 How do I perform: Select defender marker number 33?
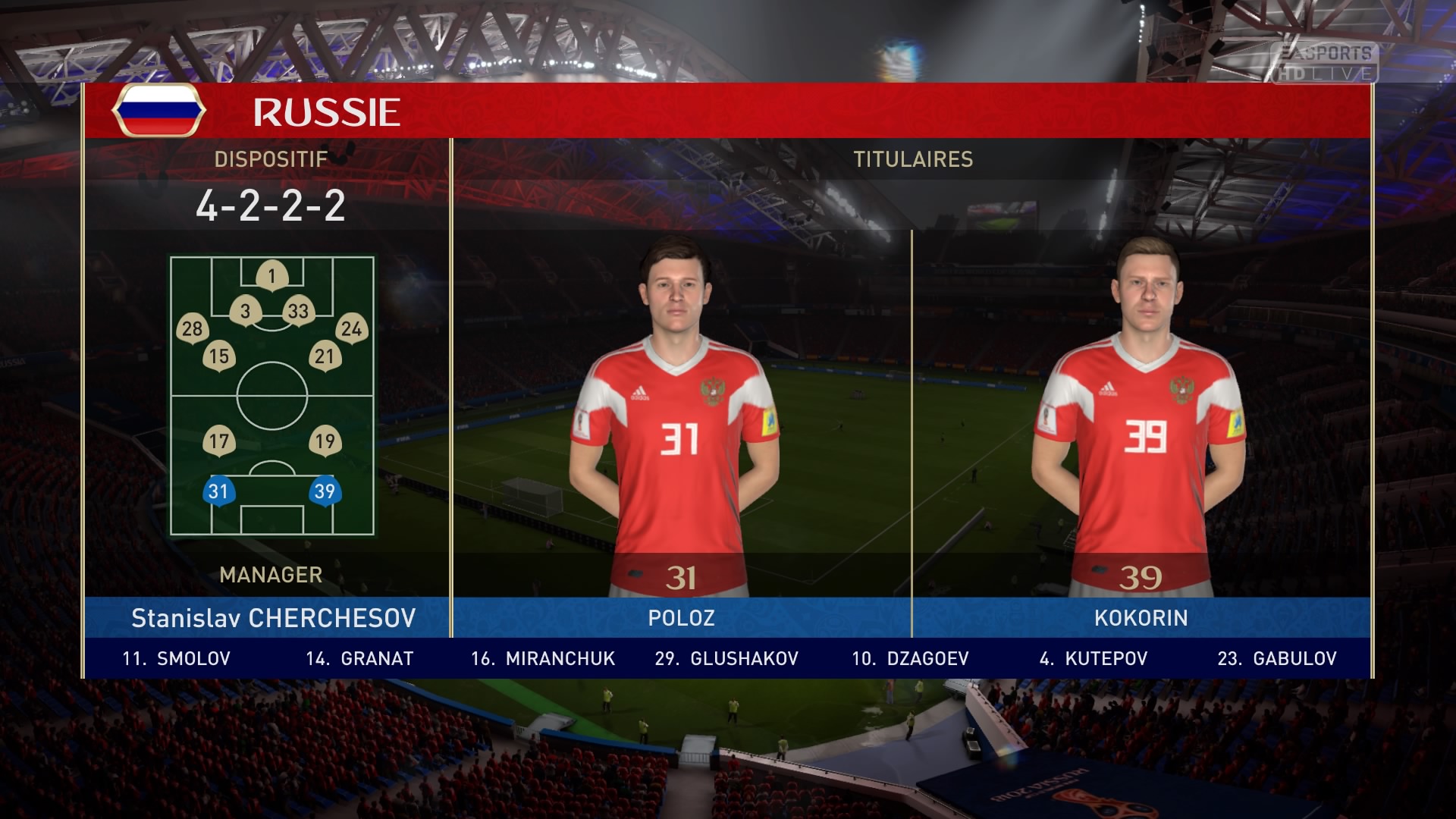point(298,311)
